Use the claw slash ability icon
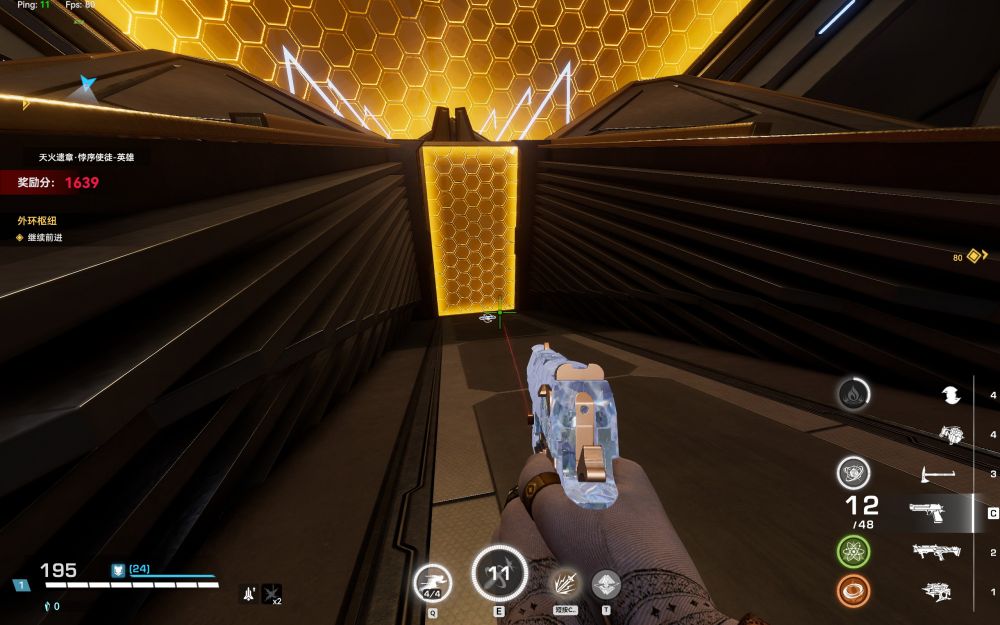Image resolution: width=1000 pixels, height=625 pixels. [565, 583]
